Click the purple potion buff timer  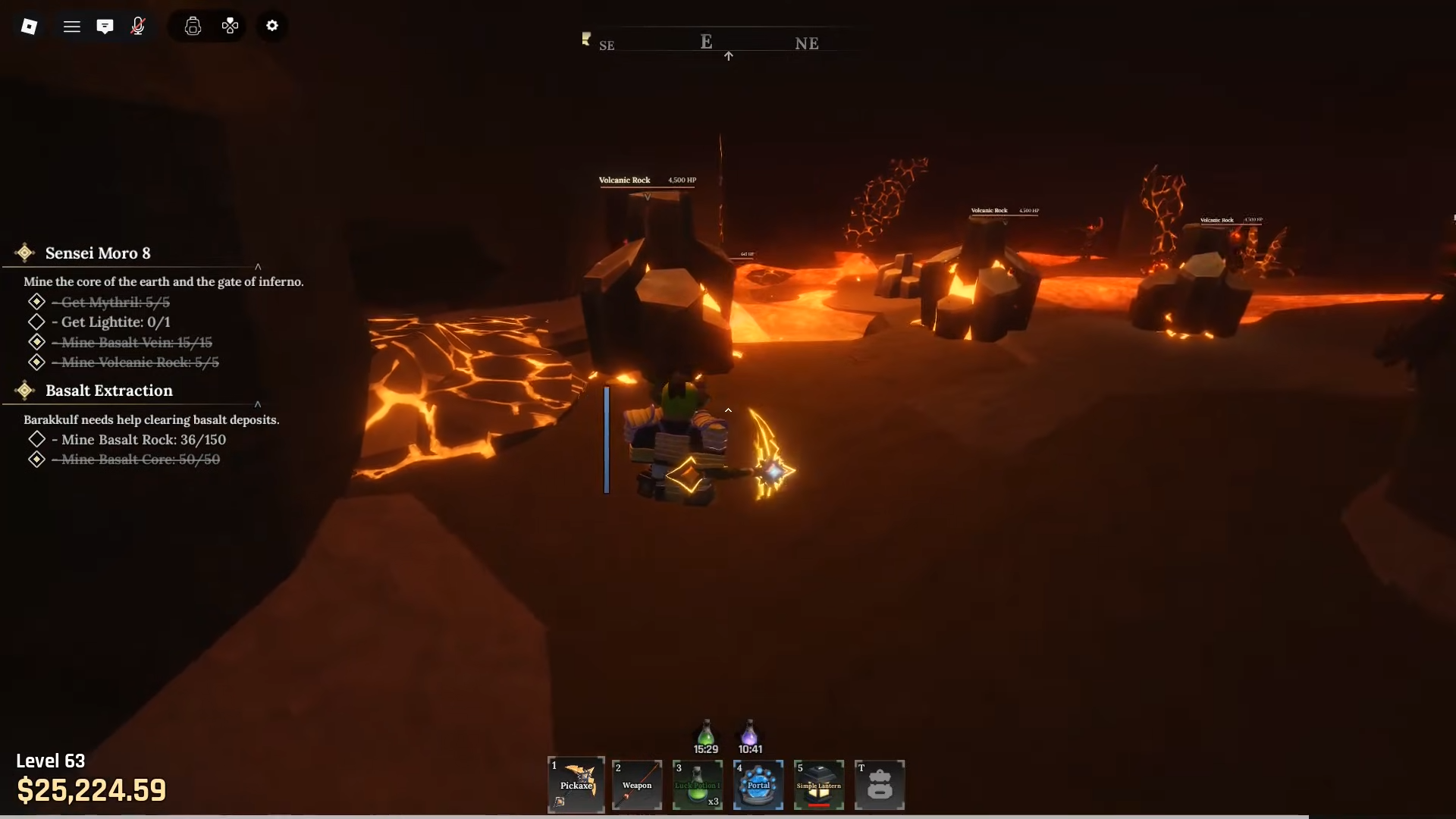(x=750, y=748)
